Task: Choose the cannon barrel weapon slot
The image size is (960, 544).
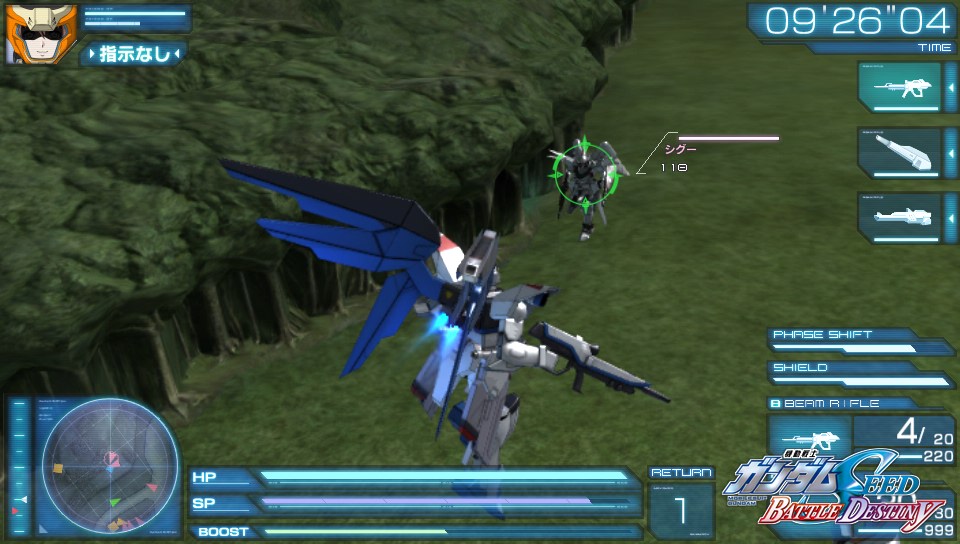Action: [x=899, y=153]
